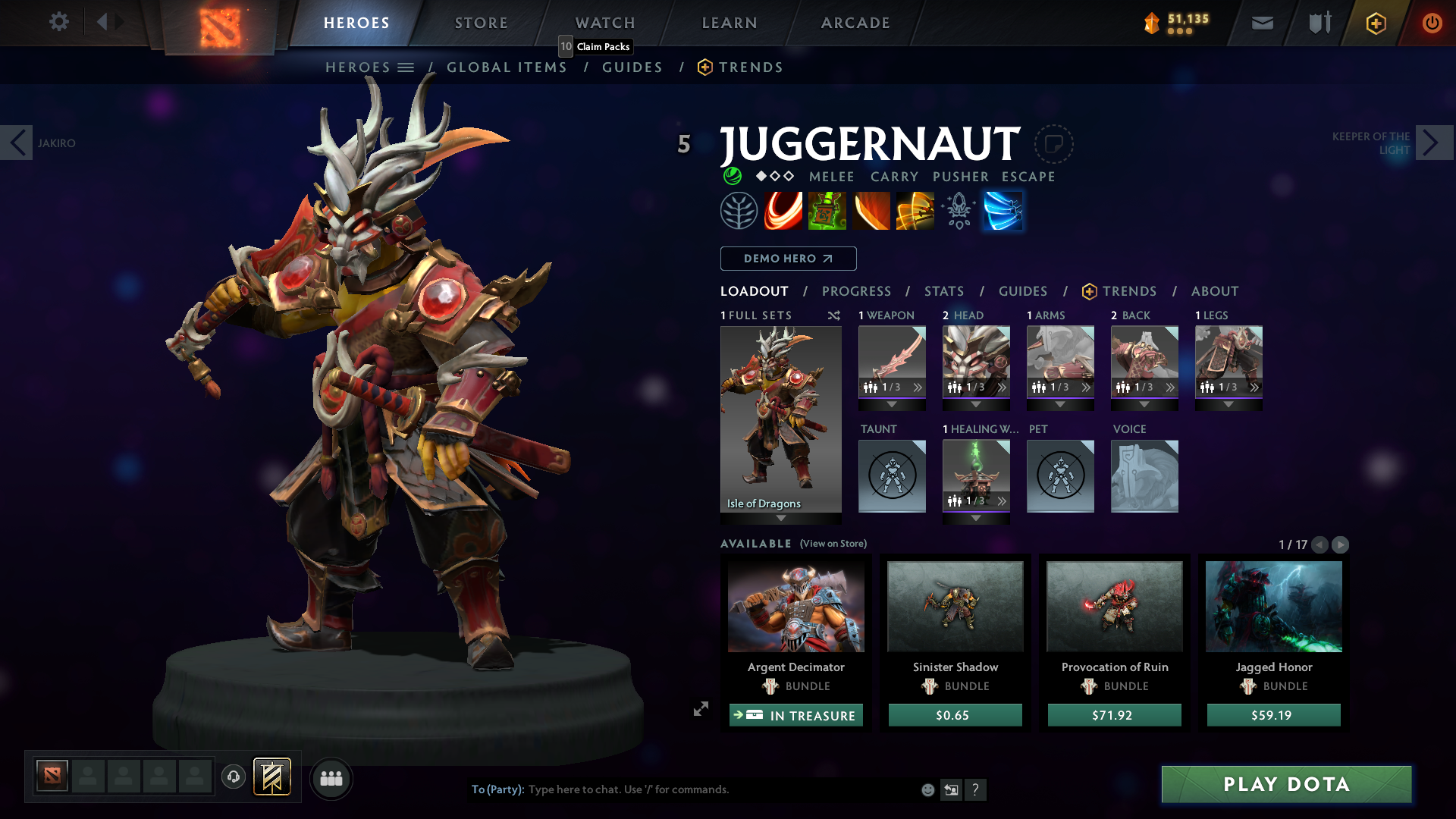This screenshot has height=819, width=1456.
Task: Open the hero About tab
Action: [1215, 291]
